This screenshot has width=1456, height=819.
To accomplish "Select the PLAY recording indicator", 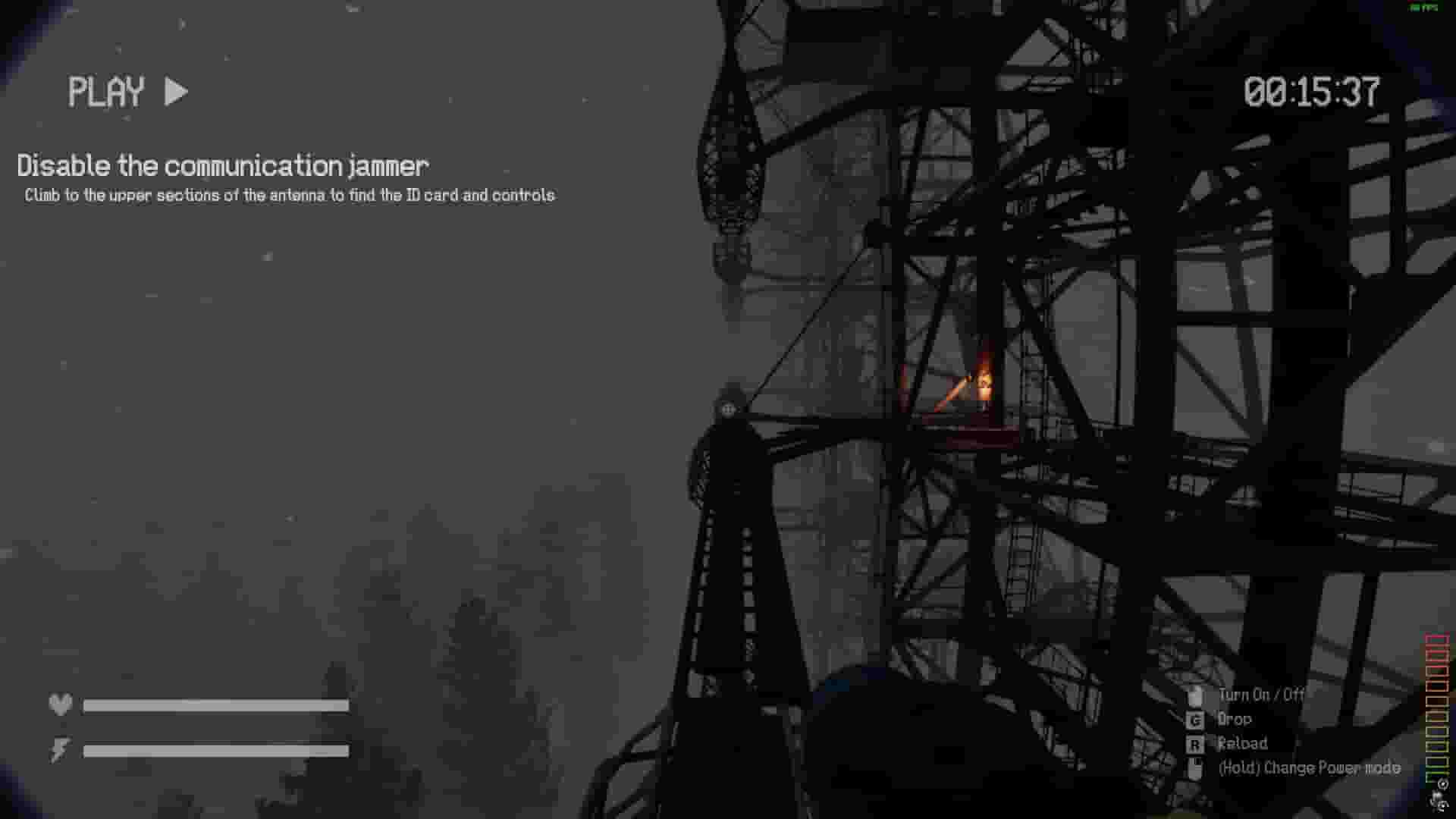I will pyautogui.click(x=106, y=92).
